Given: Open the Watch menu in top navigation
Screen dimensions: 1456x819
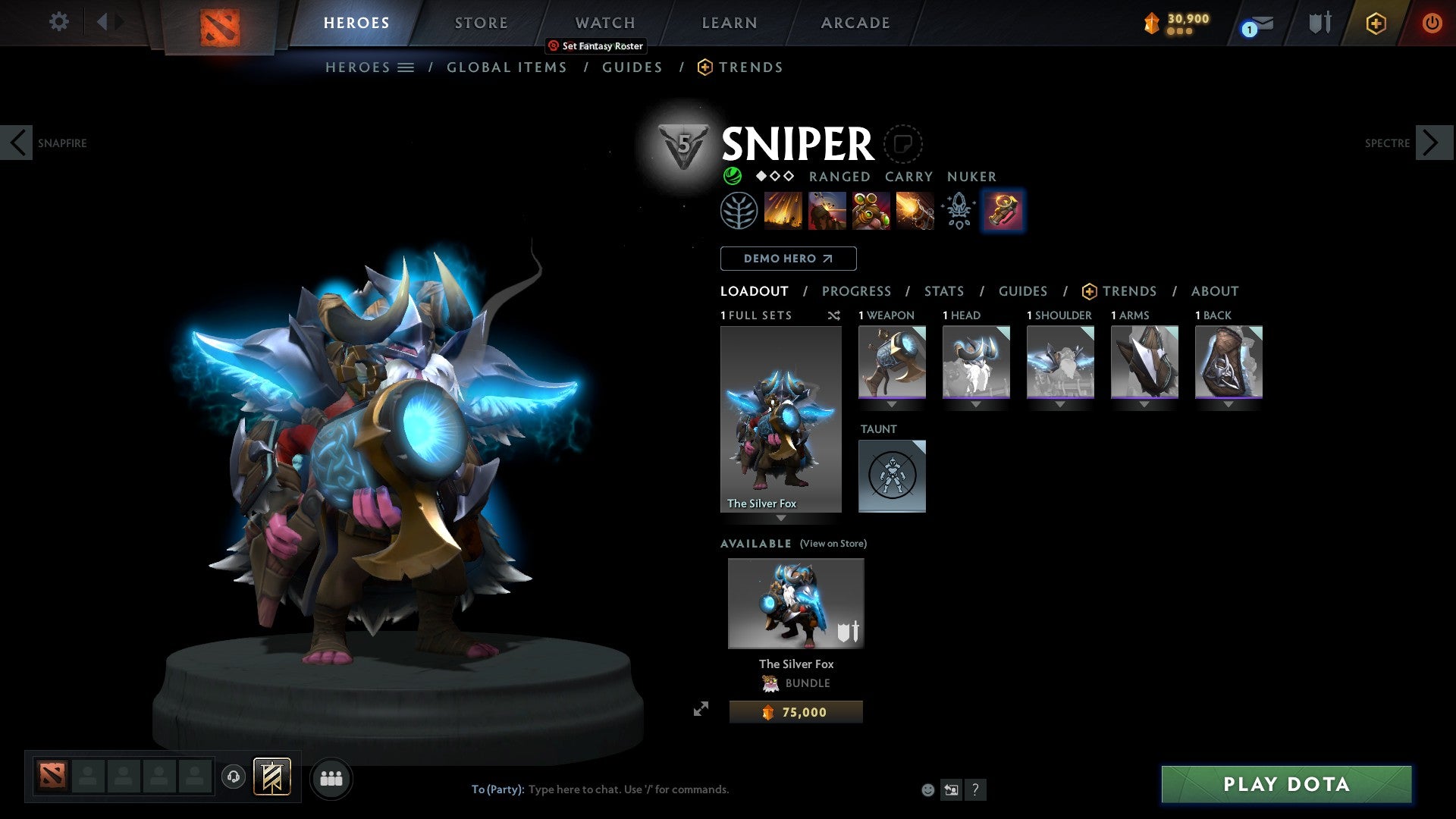Looking at the screenshot, I should click(604, 22).
